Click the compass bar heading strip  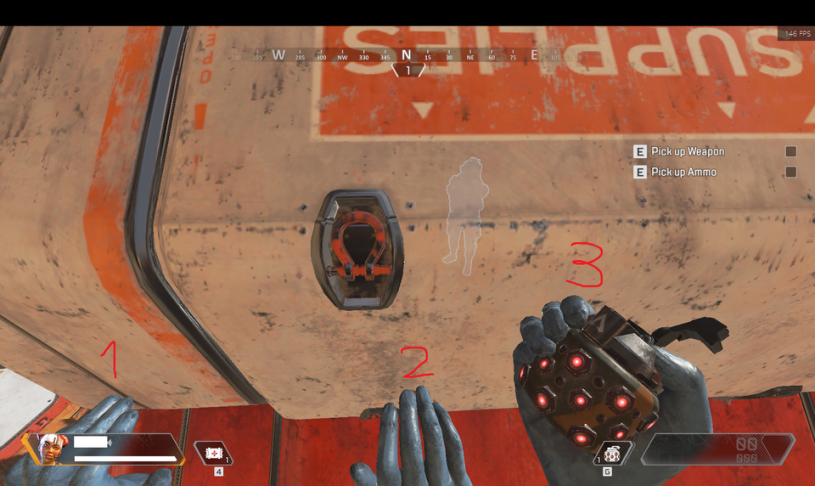[407, 55]
